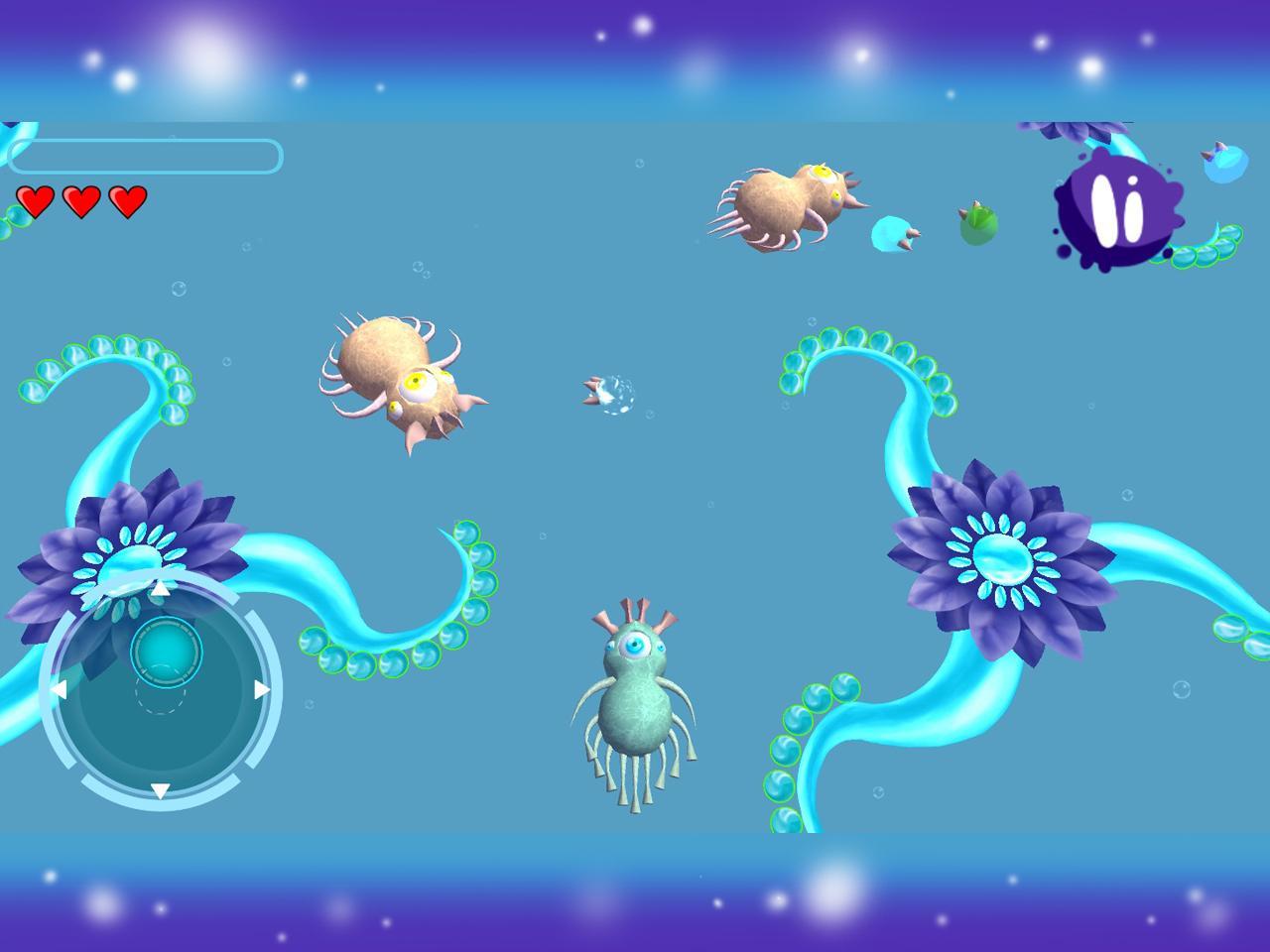Click the floating water bubble near screen center
The image size is (1270, 952).
pos(610,392)
